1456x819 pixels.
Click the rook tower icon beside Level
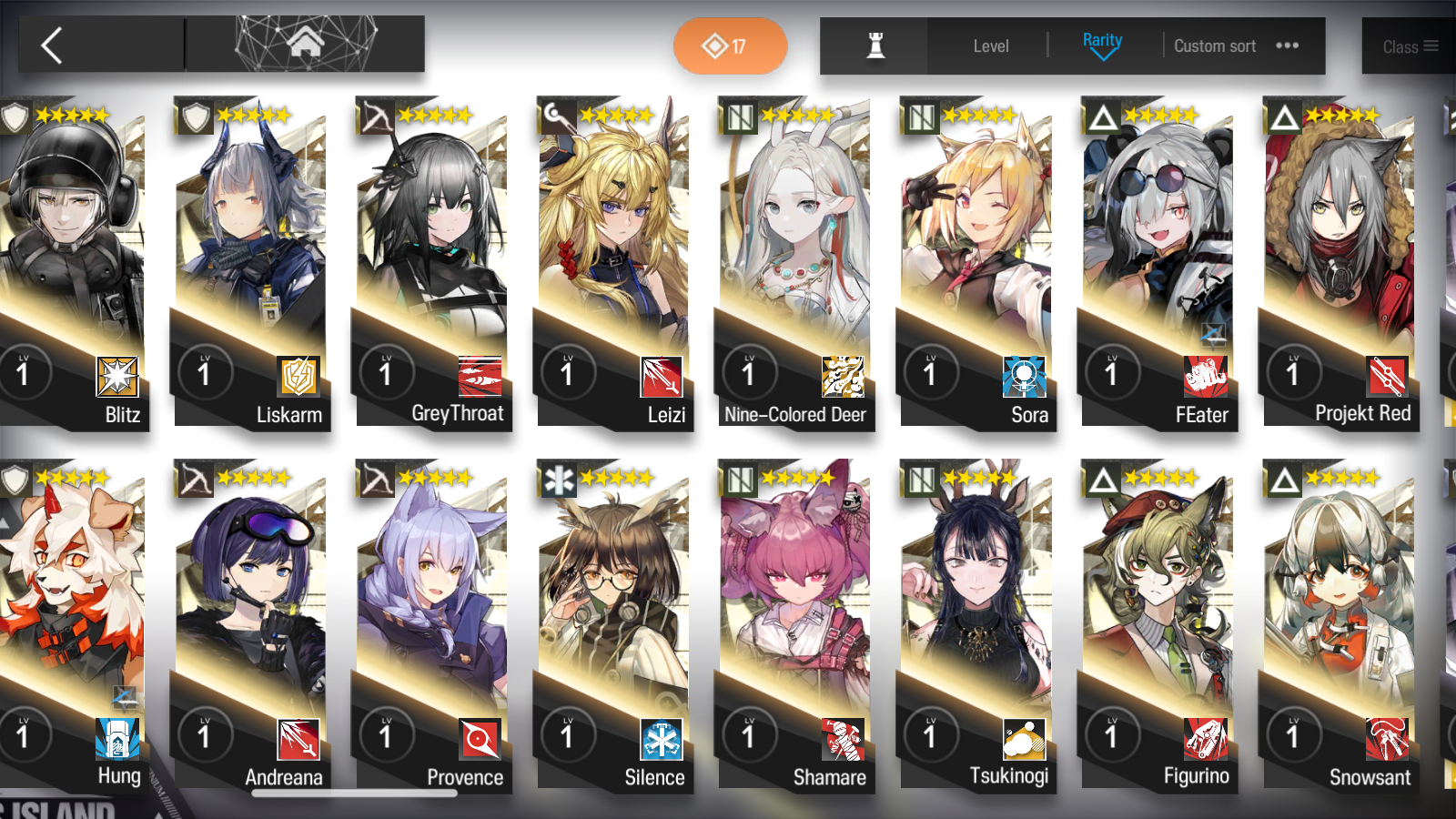coord(873,46)
